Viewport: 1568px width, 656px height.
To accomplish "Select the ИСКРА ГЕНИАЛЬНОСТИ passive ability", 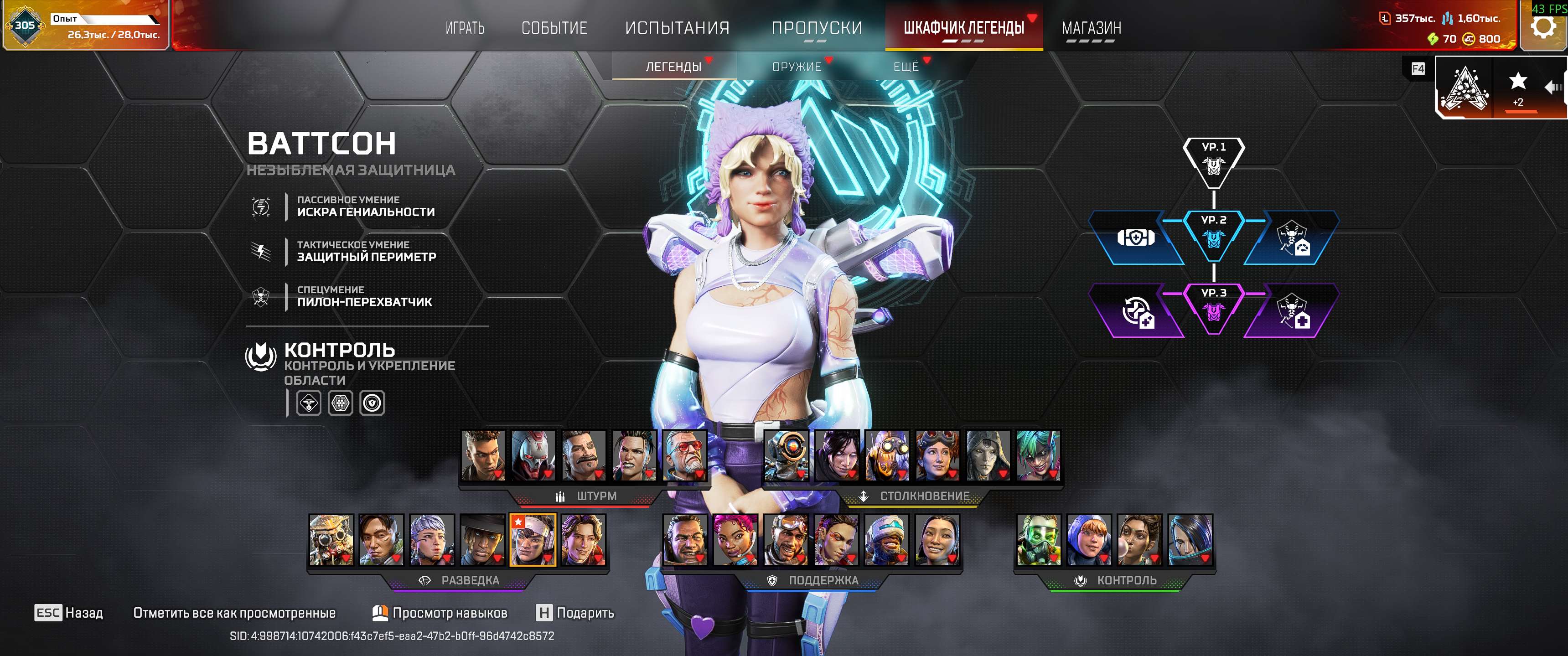I will [x=365, y=207].
